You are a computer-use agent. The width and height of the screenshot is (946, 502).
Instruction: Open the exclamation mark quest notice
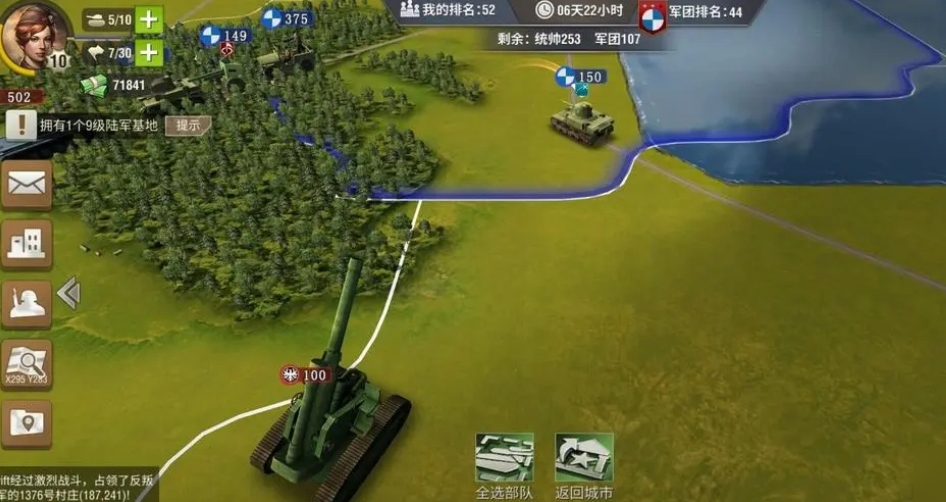tap(20, 125)
